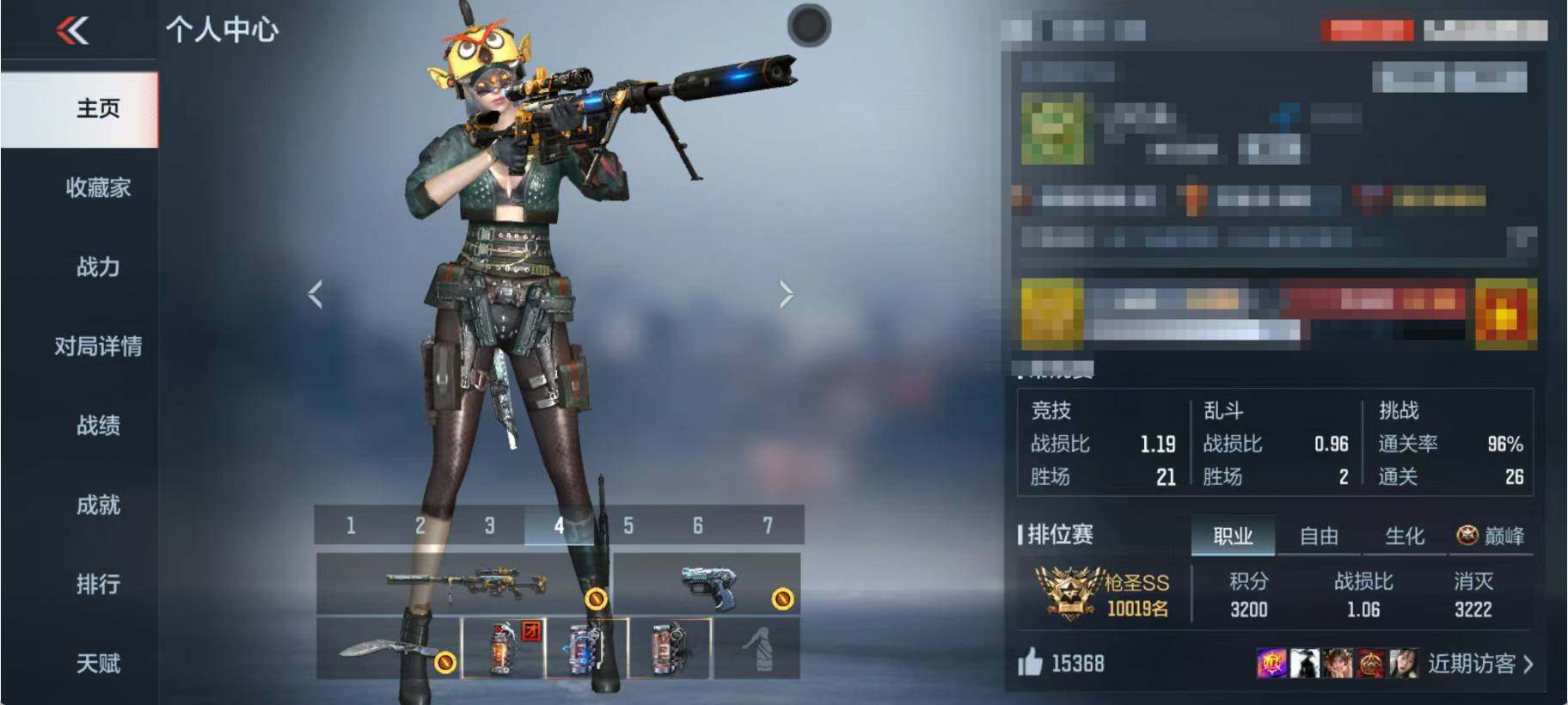Give a like with the thumbs-up icon

click(1030, 663)
